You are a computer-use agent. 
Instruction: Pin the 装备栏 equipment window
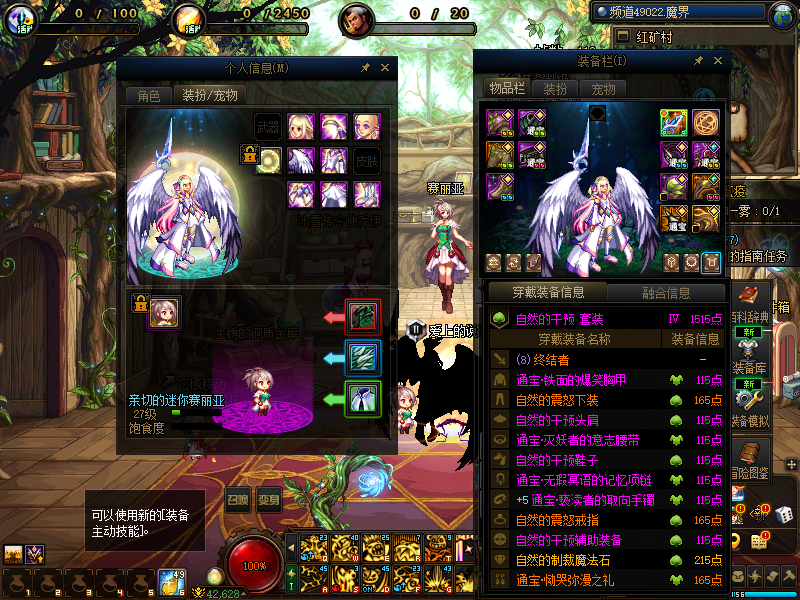click(697, 61)
